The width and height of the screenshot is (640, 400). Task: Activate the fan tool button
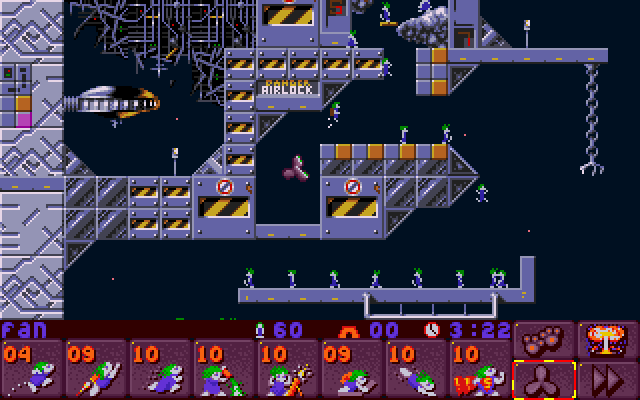544,380
